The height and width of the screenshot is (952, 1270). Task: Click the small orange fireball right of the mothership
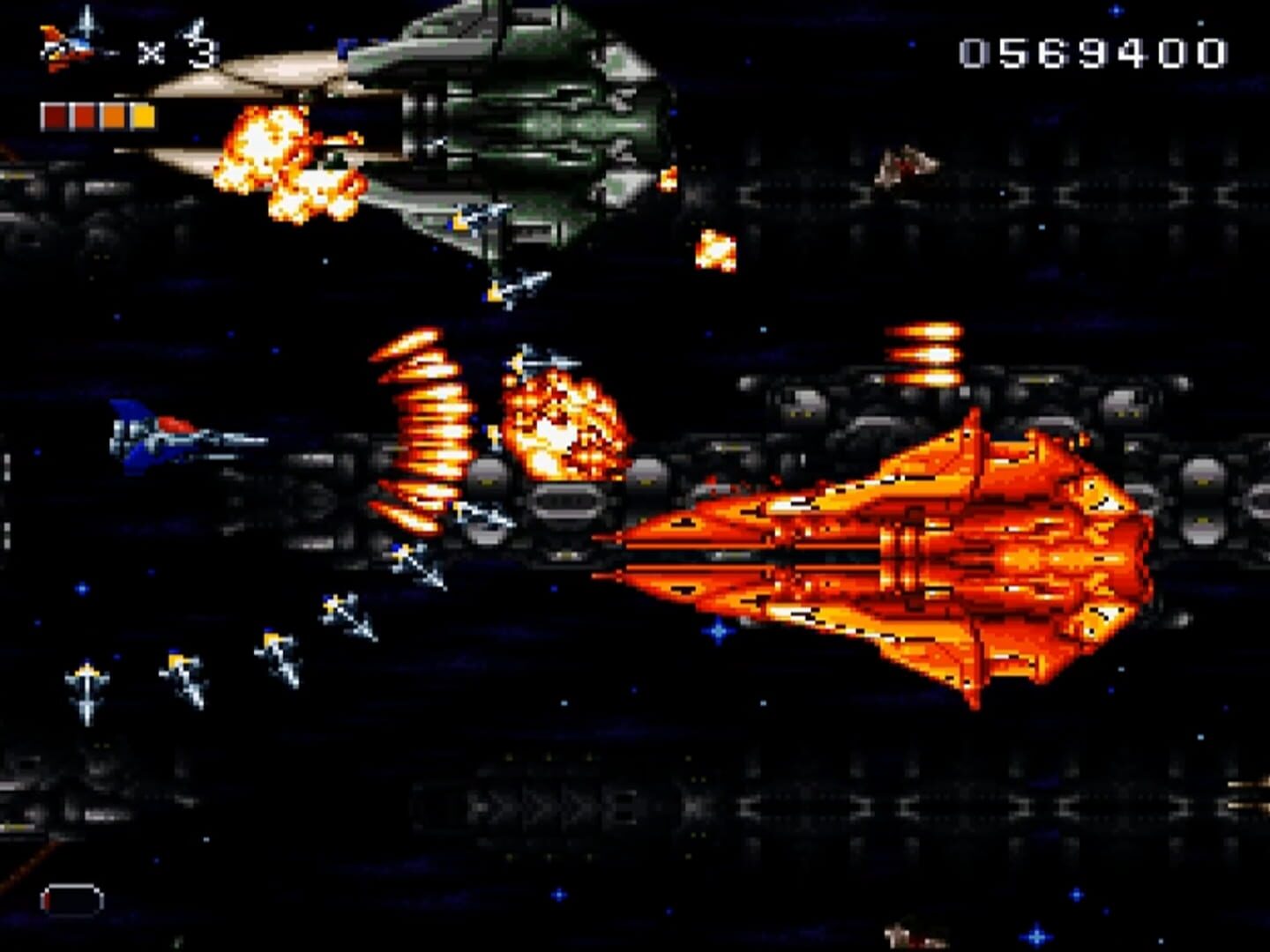[x=716, y=251]
